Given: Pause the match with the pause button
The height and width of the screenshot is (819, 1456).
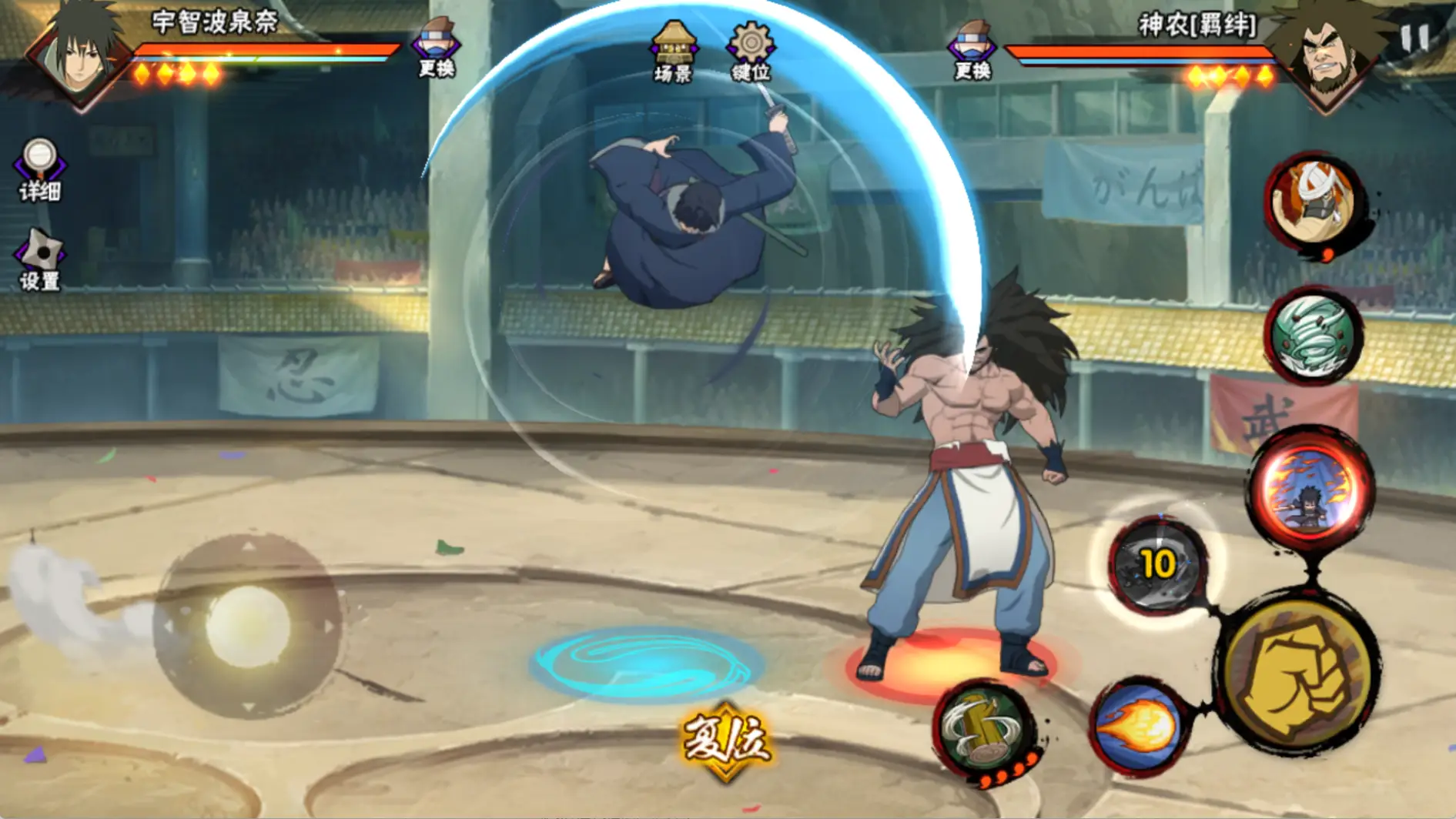Looking at the screenshot, I should click(x=1414, y=37).
